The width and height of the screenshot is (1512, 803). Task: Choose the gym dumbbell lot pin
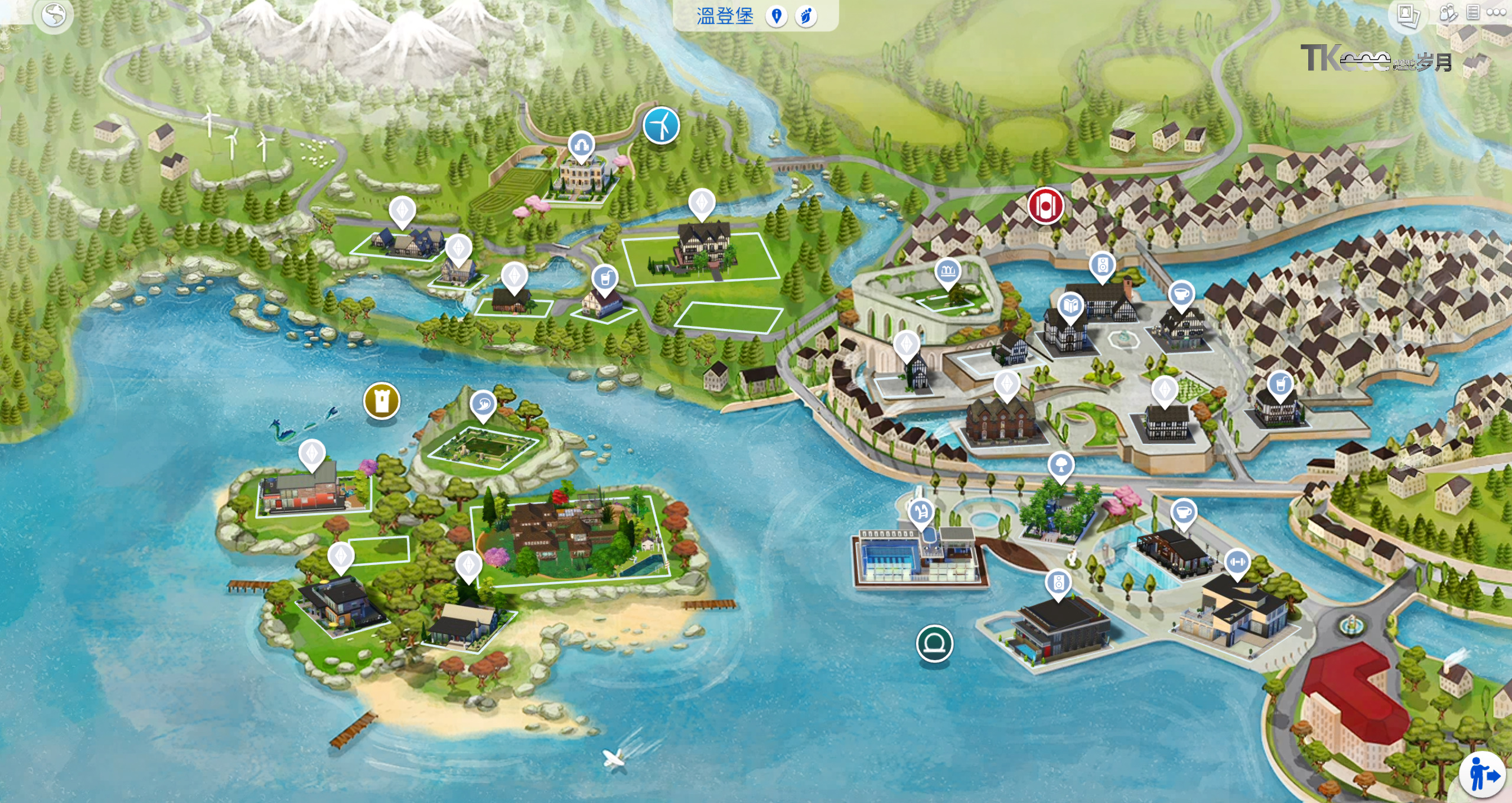[1237, 562]
